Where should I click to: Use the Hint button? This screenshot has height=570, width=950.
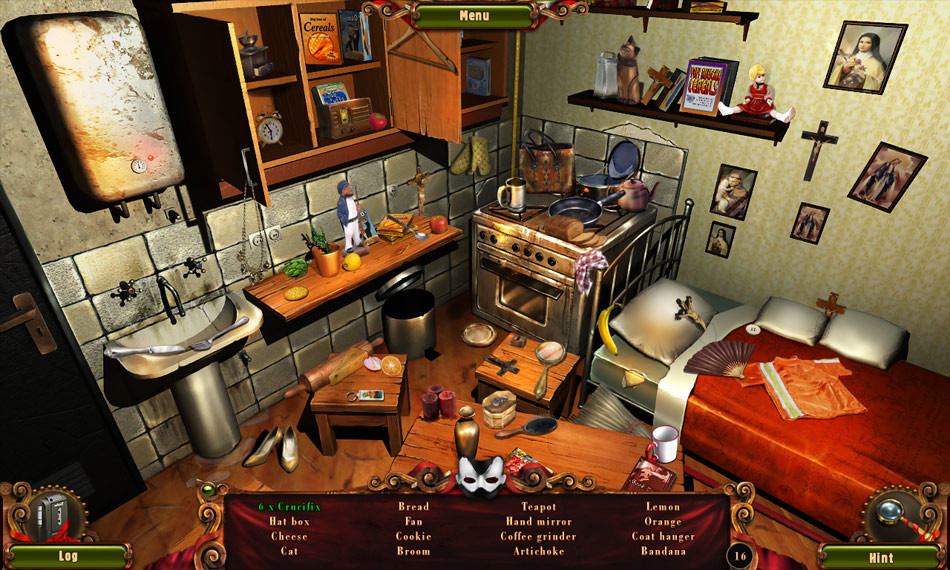881,555
